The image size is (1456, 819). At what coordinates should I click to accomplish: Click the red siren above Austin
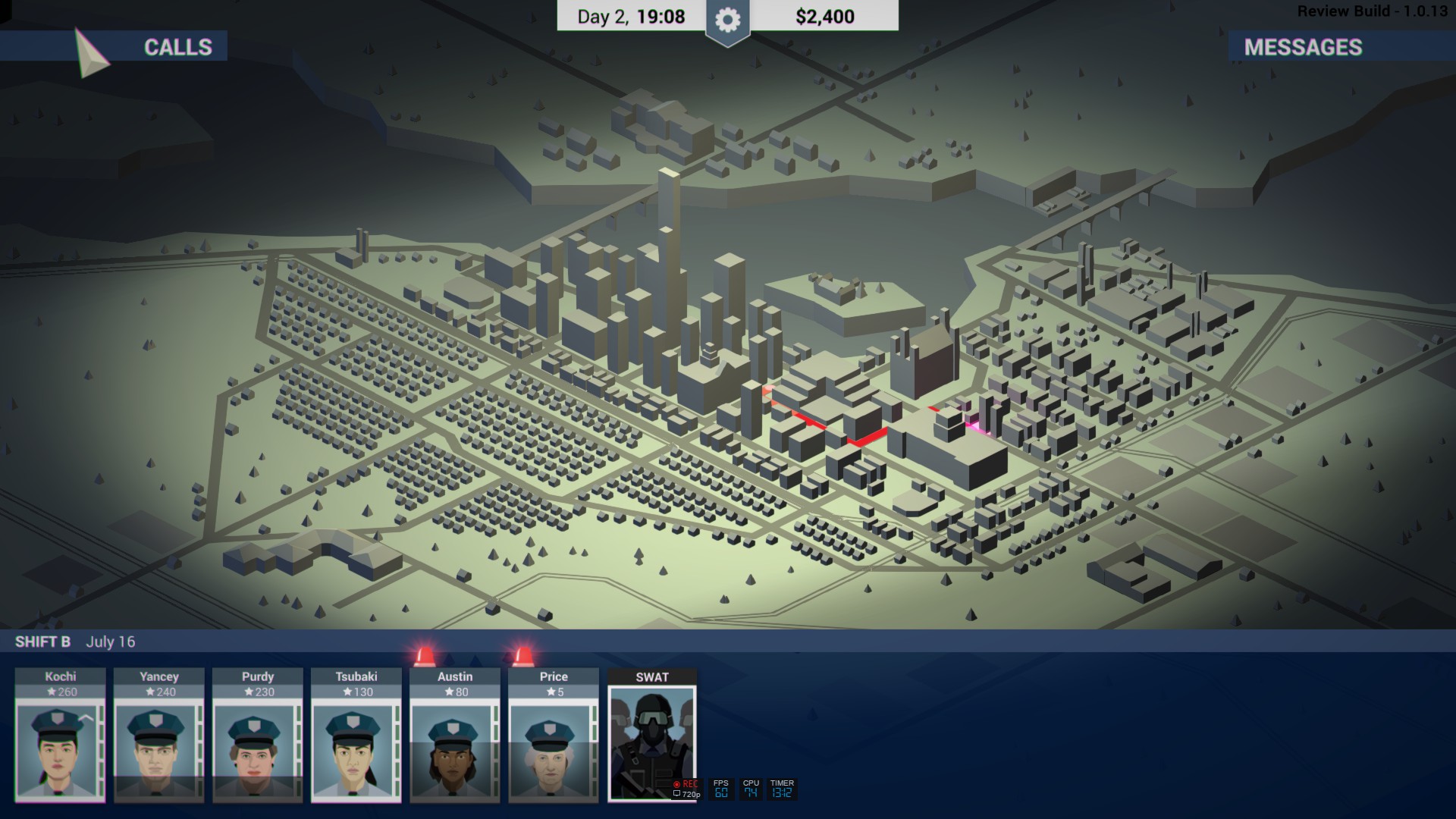[425, 655]
